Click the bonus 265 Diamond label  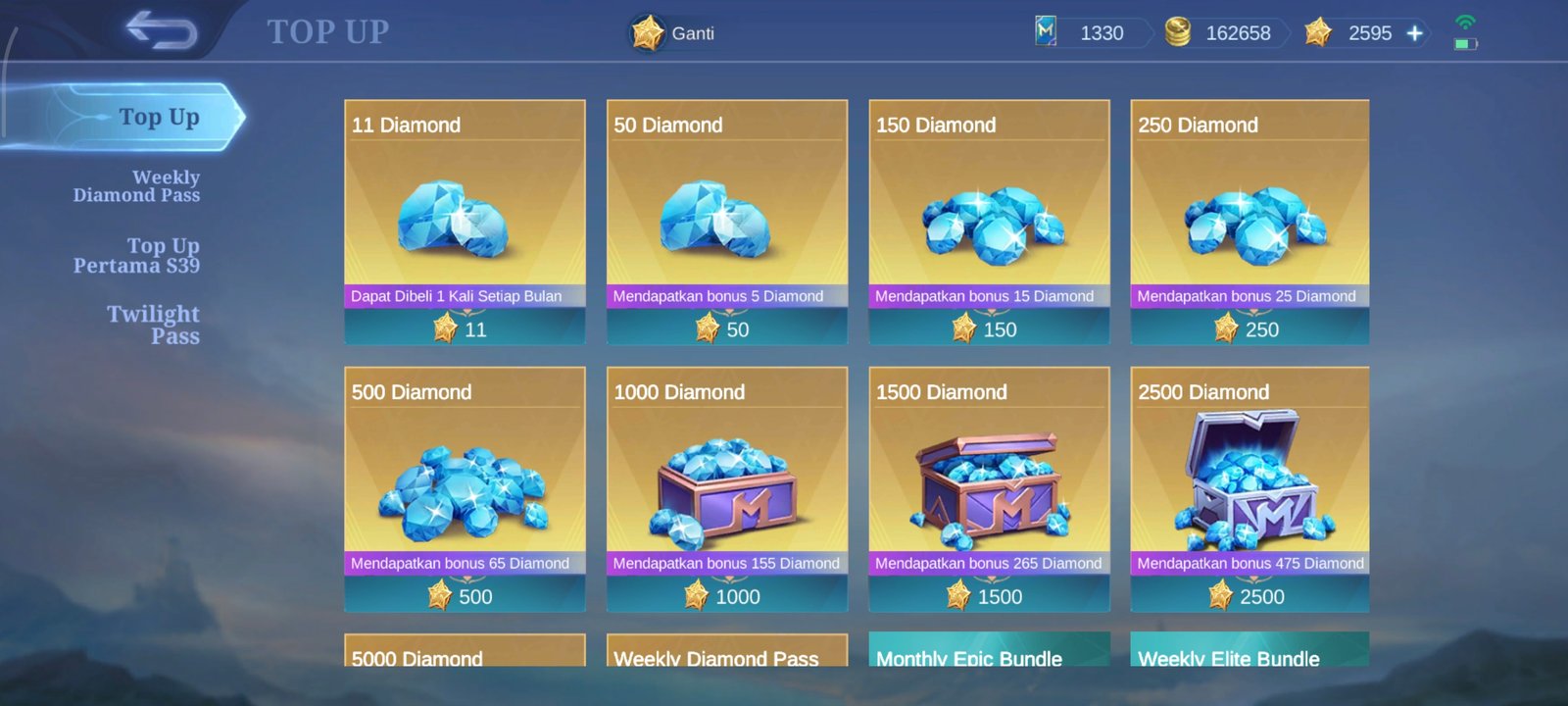coord(988,563)
